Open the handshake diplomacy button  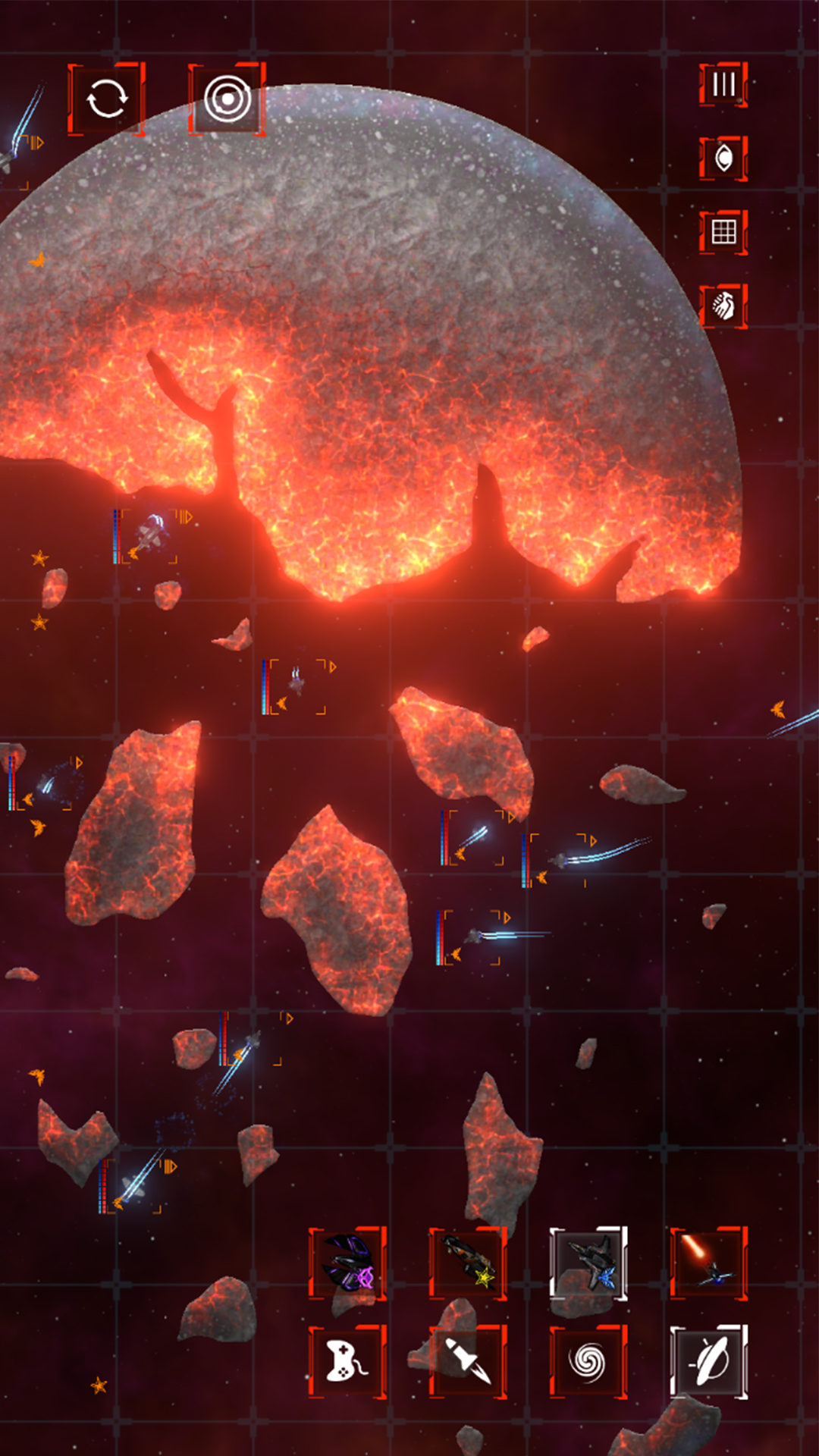pos(723,306)
